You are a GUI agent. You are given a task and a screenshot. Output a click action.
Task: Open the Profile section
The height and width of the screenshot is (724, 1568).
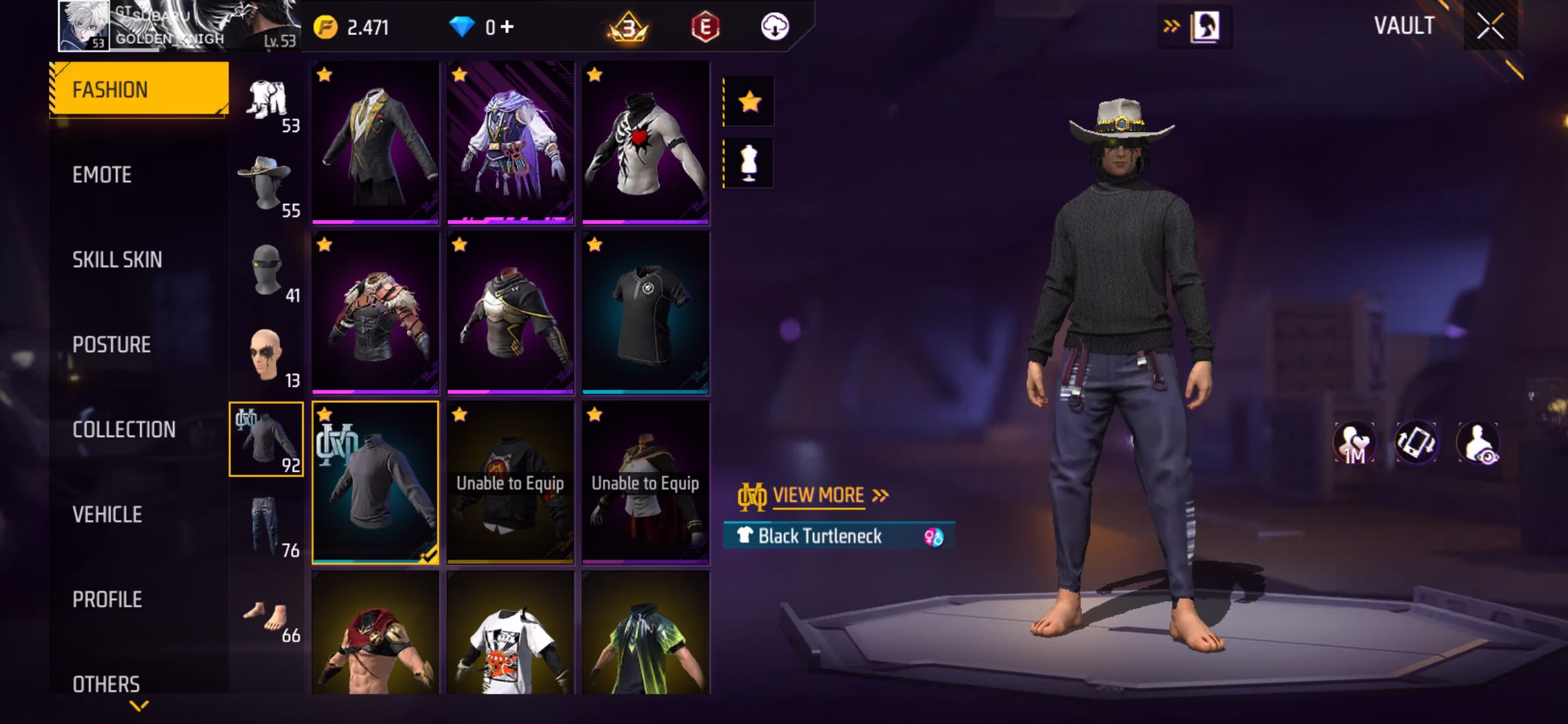[107, 599]
